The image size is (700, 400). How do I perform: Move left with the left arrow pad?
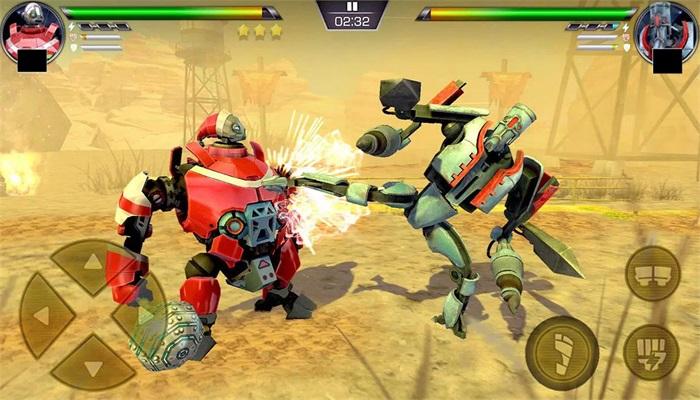coord(44,316)
